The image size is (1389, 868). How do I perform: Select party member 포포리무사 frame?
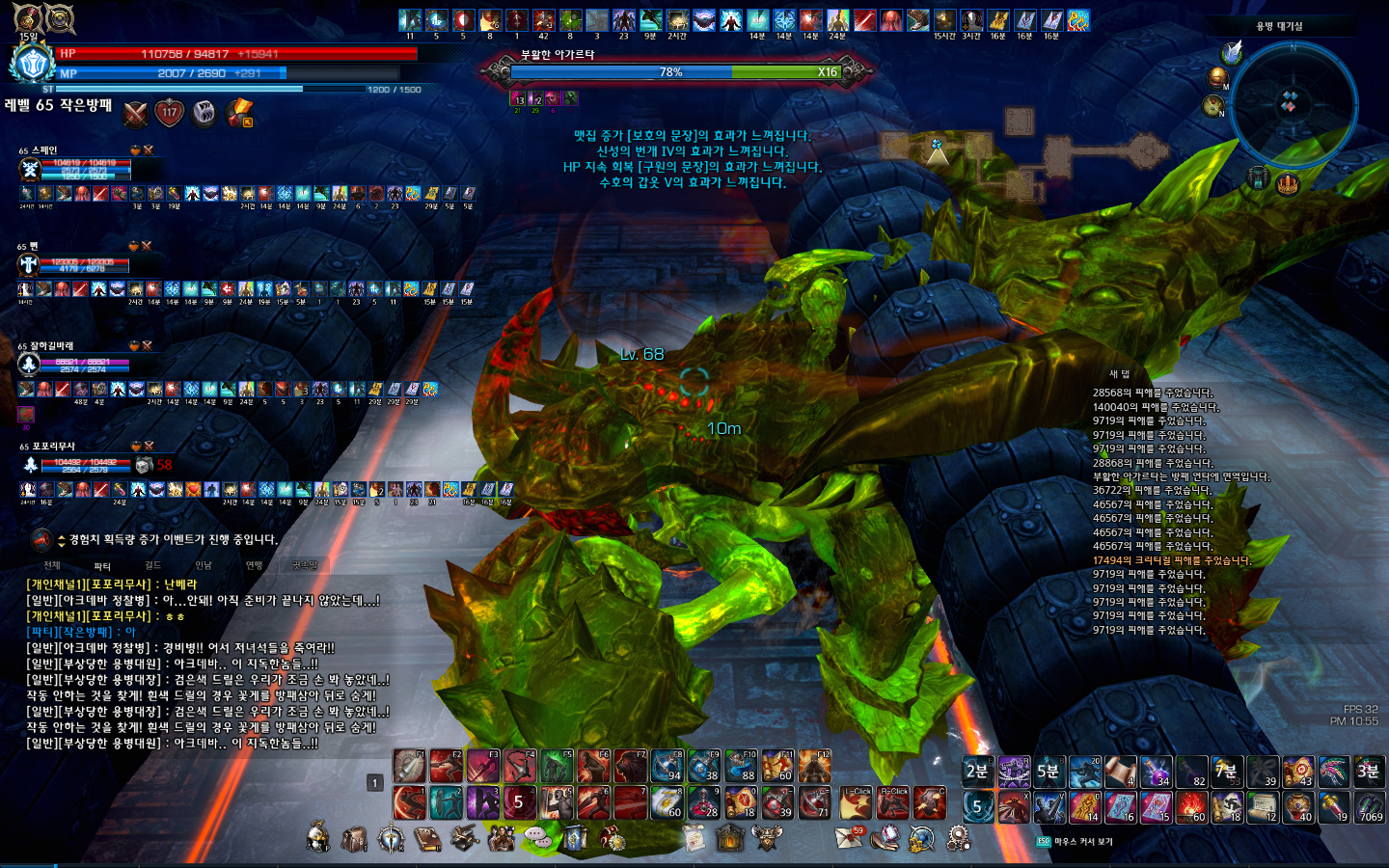tap(82, 464)
